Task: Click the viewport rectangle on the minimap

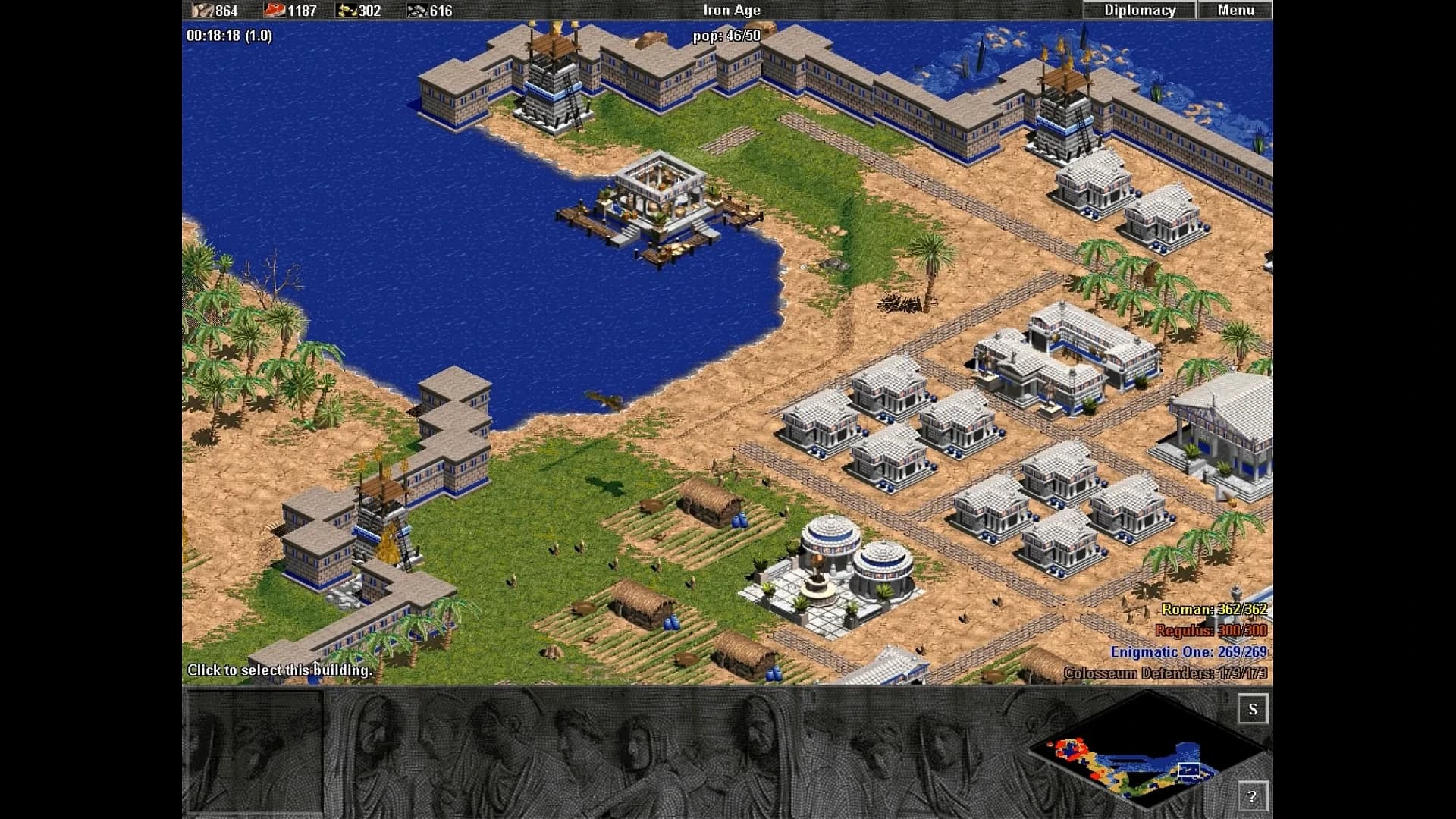Action: click(1188, 768)
